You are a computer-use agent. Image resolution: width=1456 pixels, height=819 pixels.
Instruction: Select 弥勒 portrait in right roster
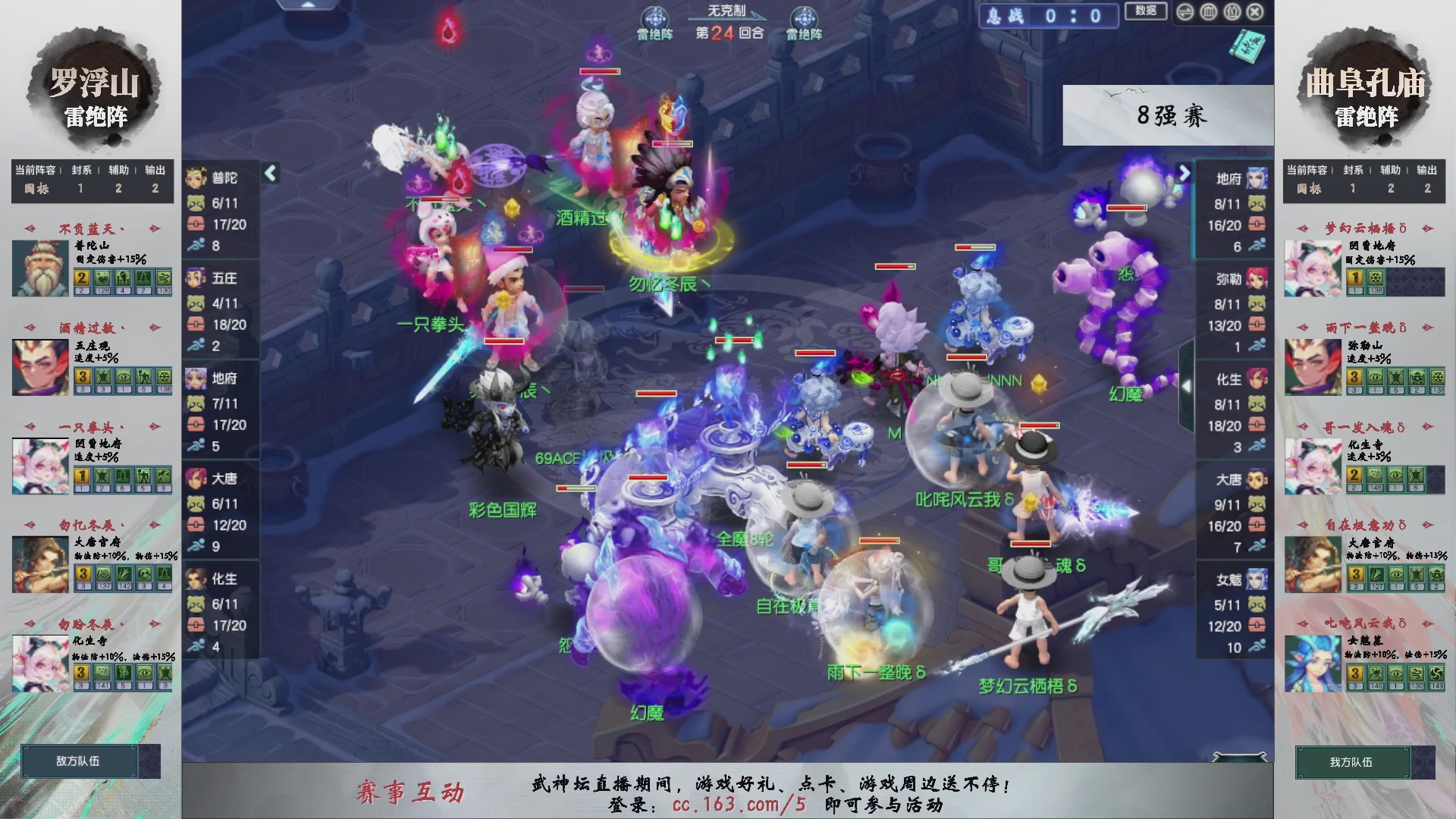[1257, 278]
